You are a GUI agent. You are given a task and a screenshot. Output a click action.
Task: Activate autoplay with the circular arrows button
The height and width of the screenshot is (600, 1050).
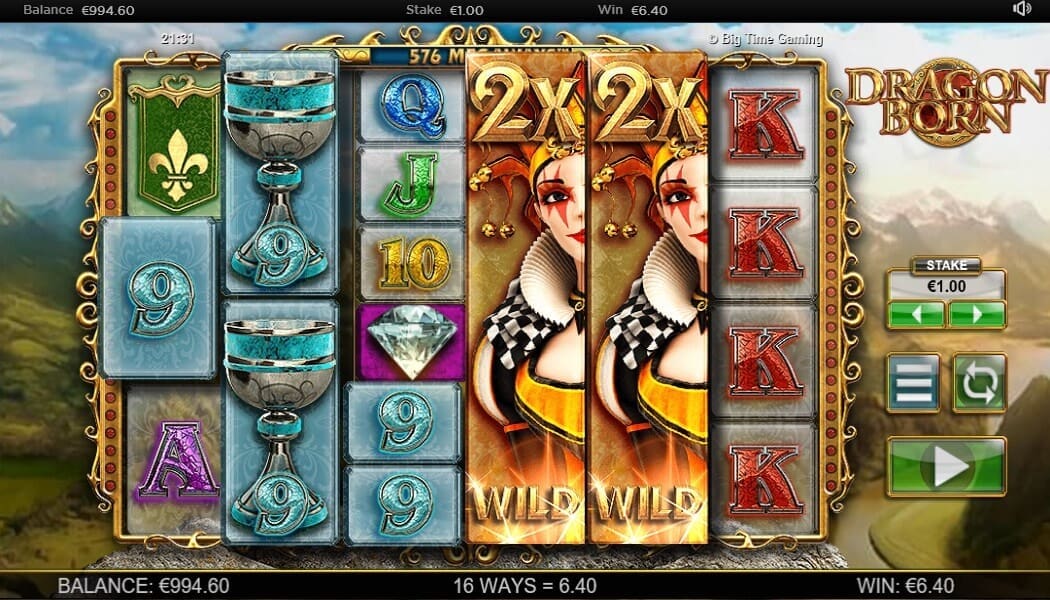pyautogui.click(x=979, y=382)
